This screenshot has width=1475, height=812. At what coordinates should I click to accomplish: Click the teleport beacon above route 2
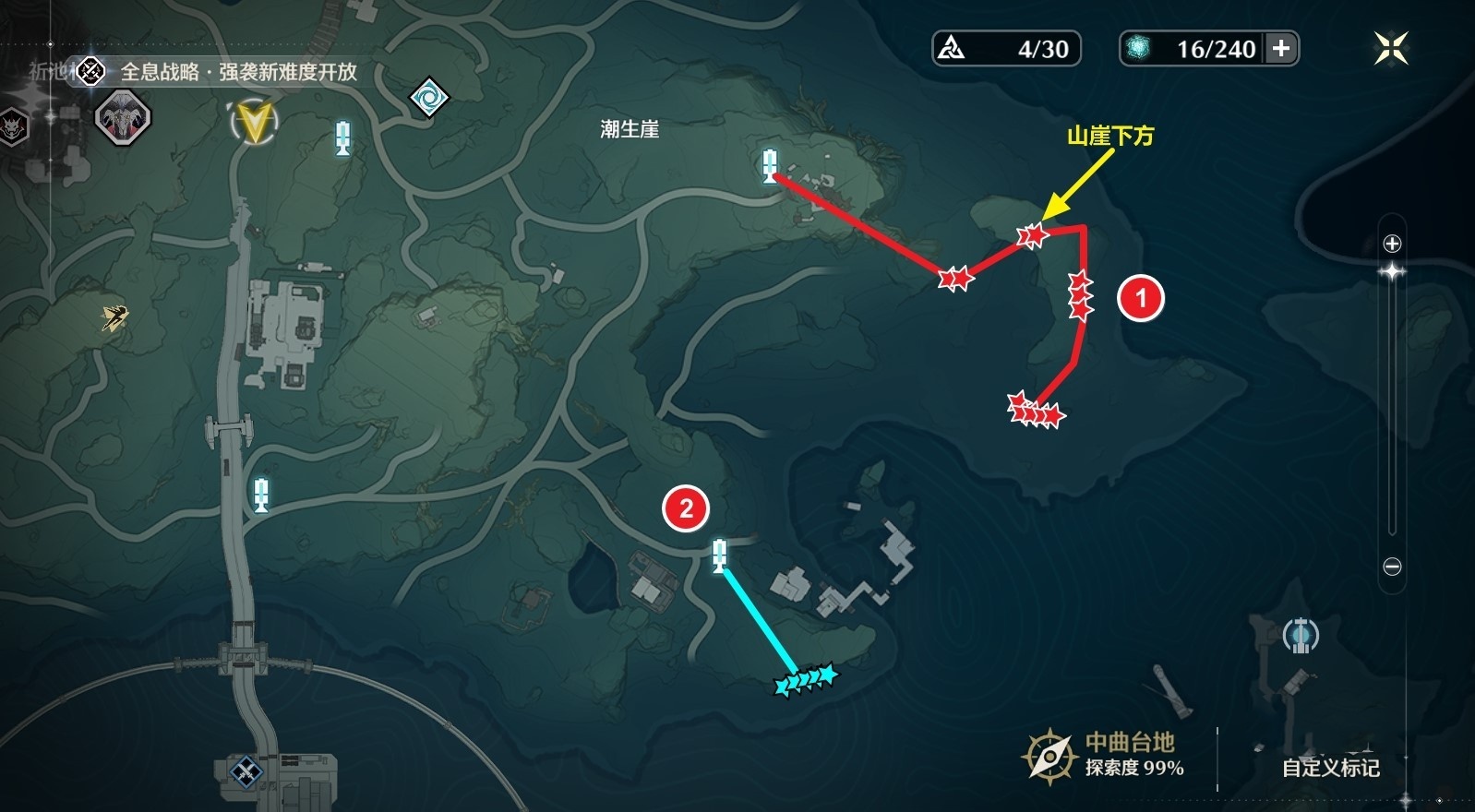[719, 557]
